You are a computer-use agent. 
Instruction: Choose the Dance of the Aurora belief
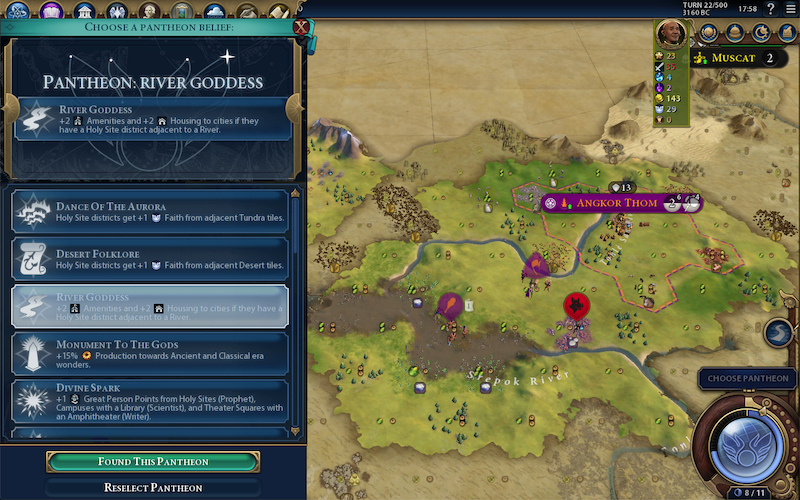(150, 212)
